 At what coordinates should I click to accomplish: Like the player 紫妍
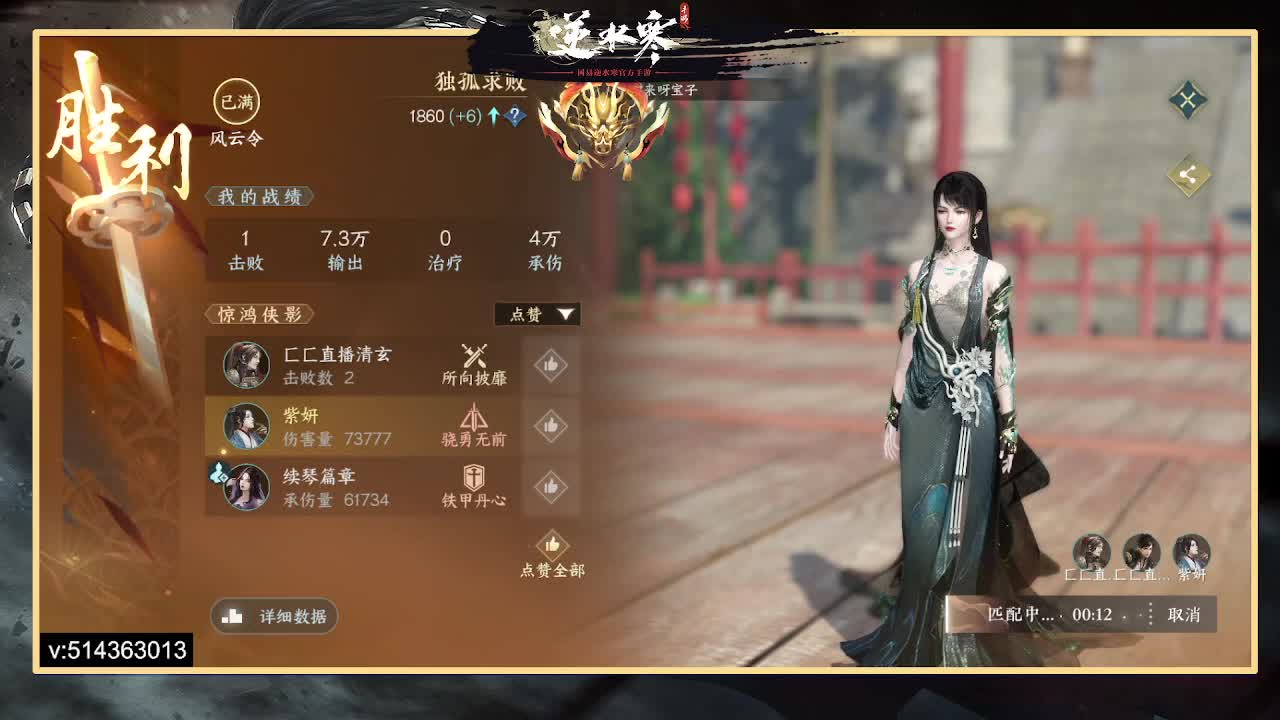point(549,427)
